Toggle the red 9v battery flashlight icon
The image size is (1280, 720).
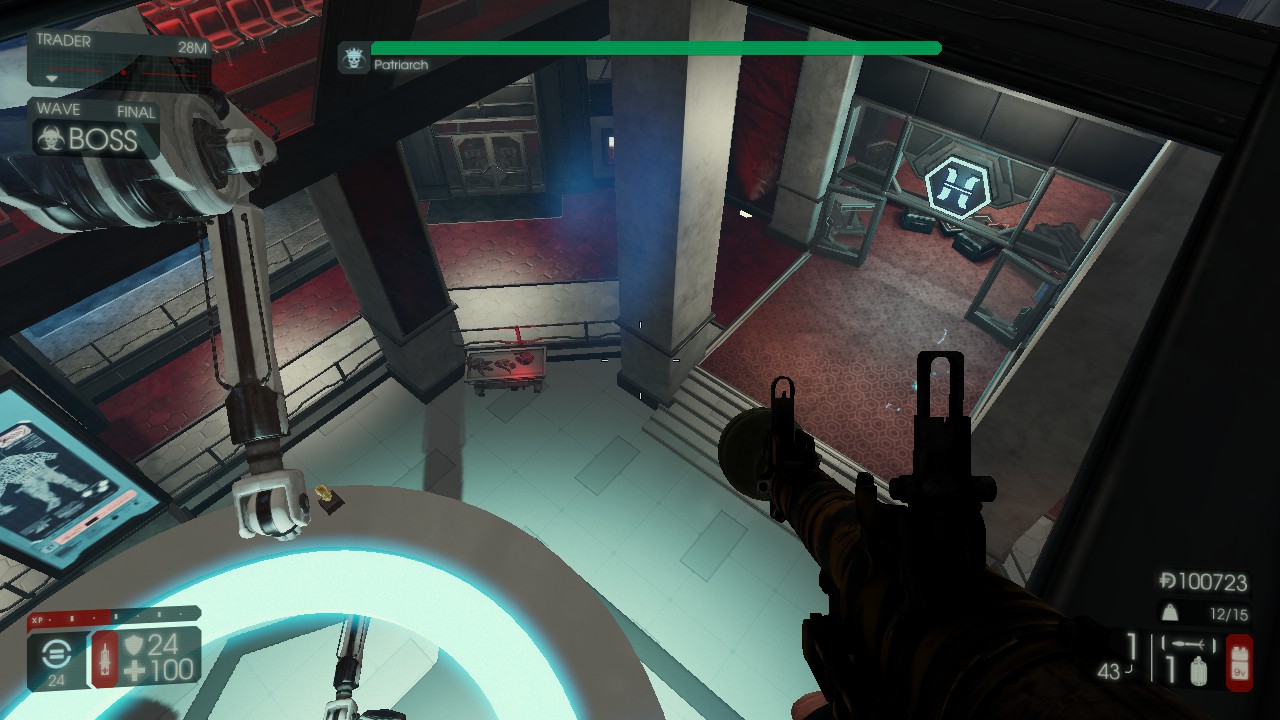point(1239,661)
